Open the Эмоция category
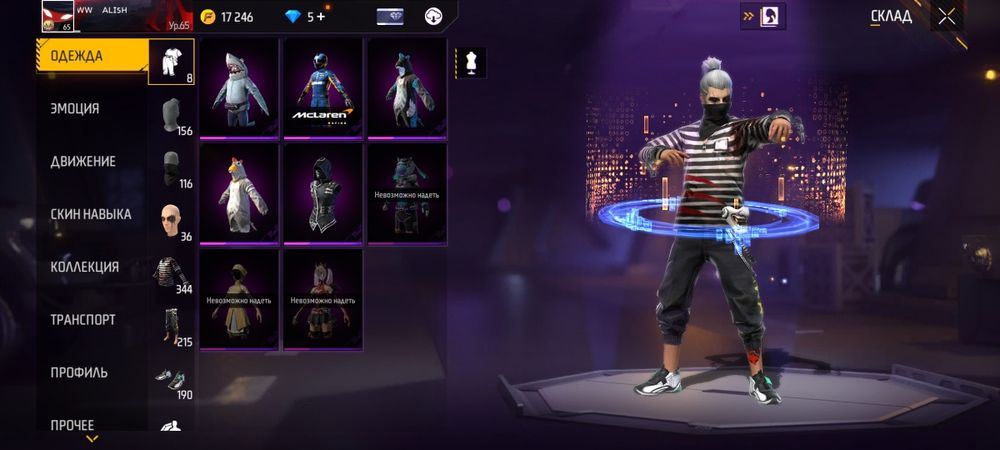 click(x=76, y=109)
